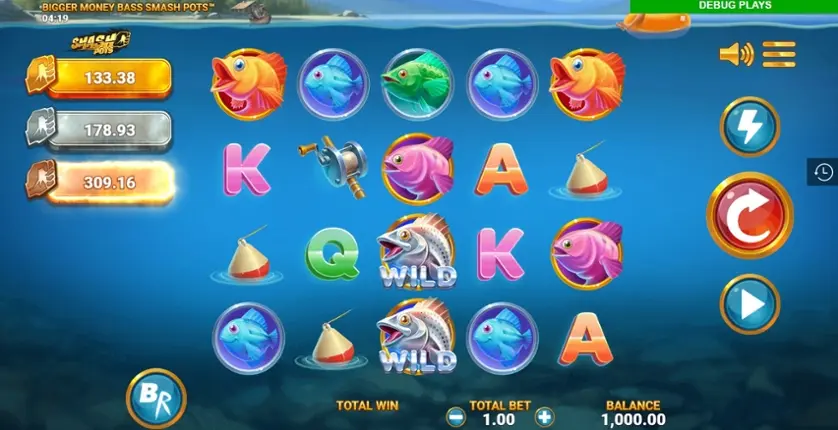This screenshot has width=838, height=430.
Task: Spin the reels with the red button
Action: [x=749, y=215]
